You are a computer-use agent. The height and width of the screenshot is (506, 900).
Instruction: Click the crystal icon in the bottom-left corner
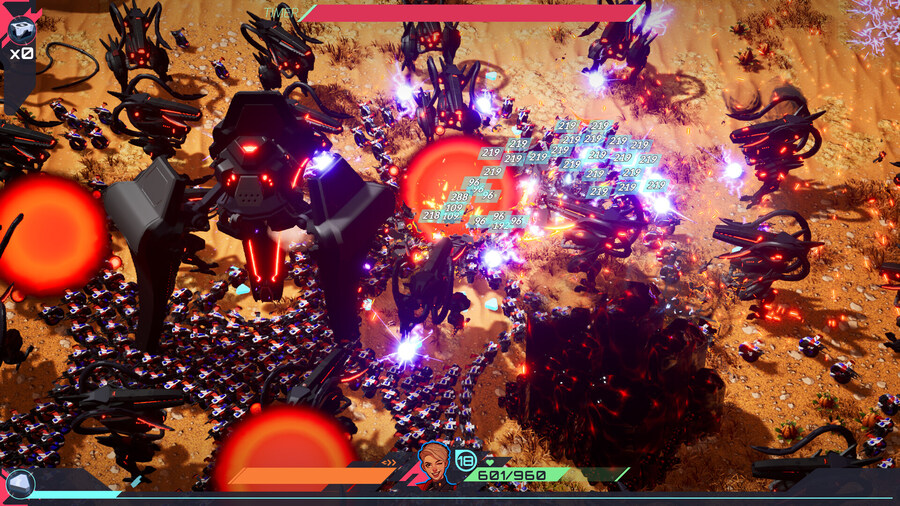point(18,484)
